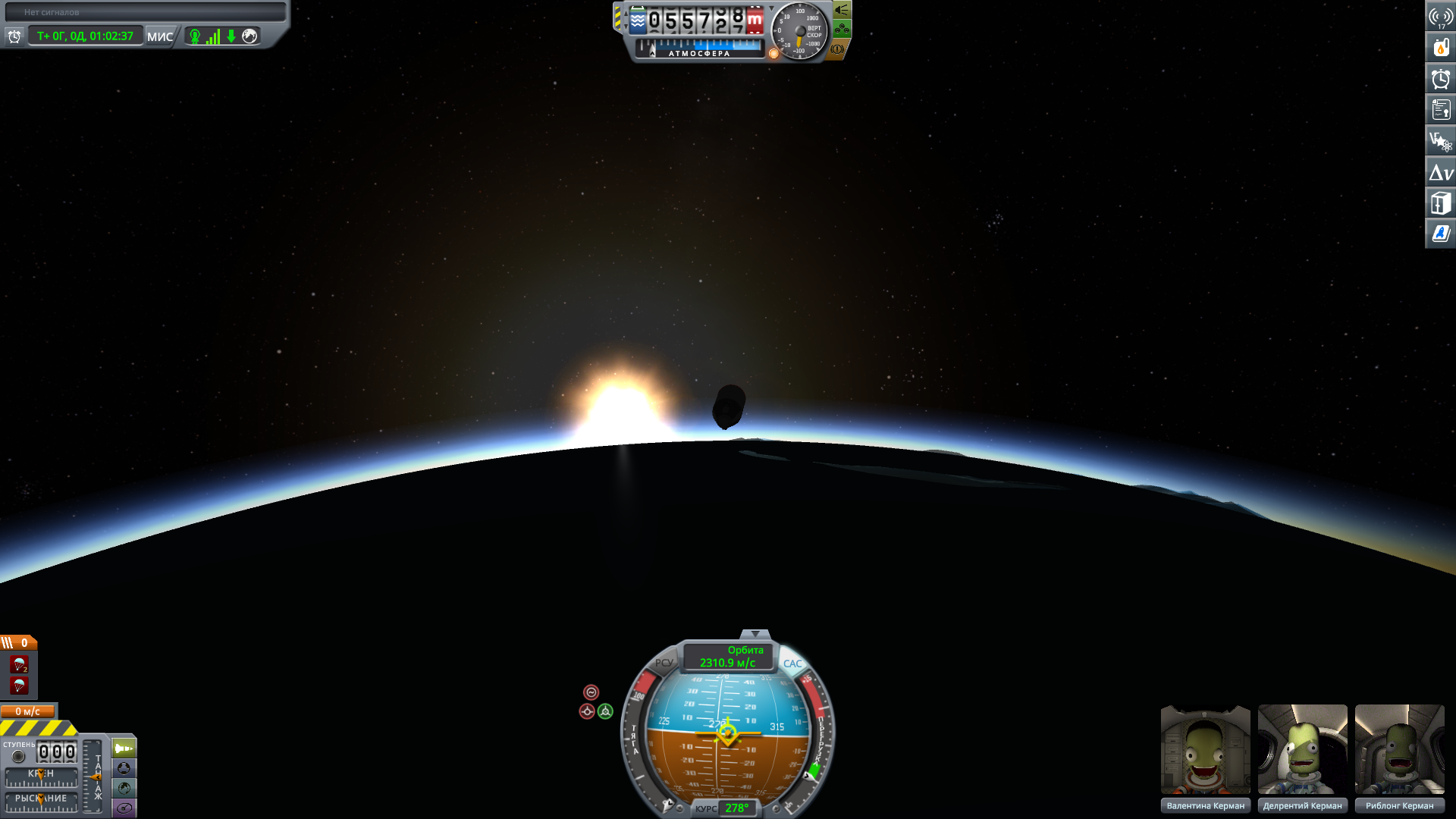Collapse the navball with the arrow tab

coord(755,634)
